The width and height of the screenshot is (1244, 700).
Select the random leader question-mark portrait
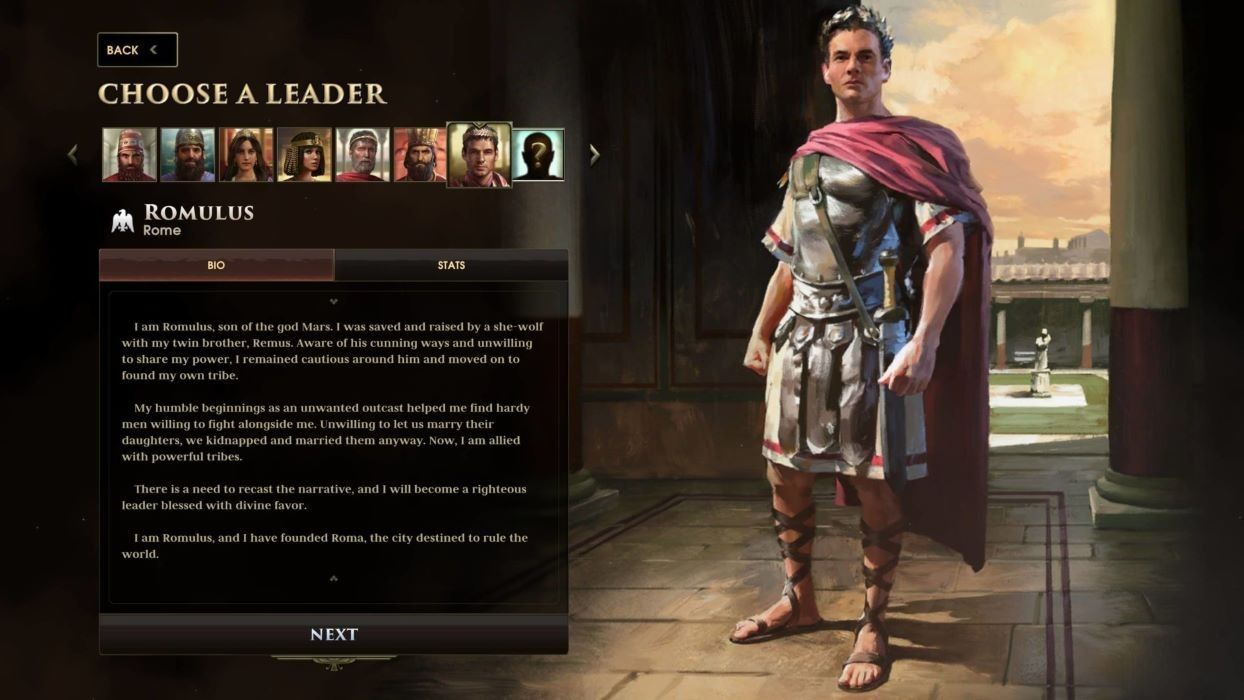[538, 155]
